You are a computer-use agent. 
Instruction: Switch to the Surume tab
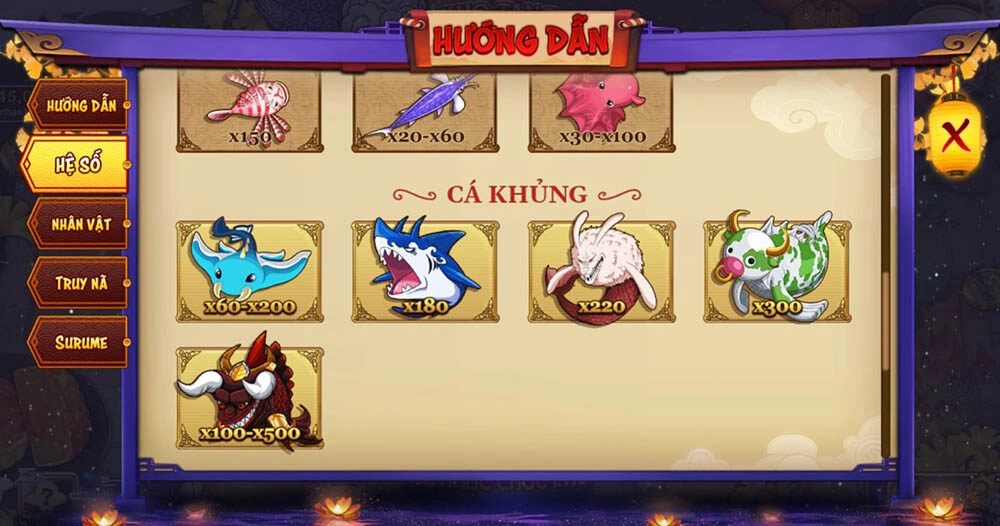[x=80, y=342]
